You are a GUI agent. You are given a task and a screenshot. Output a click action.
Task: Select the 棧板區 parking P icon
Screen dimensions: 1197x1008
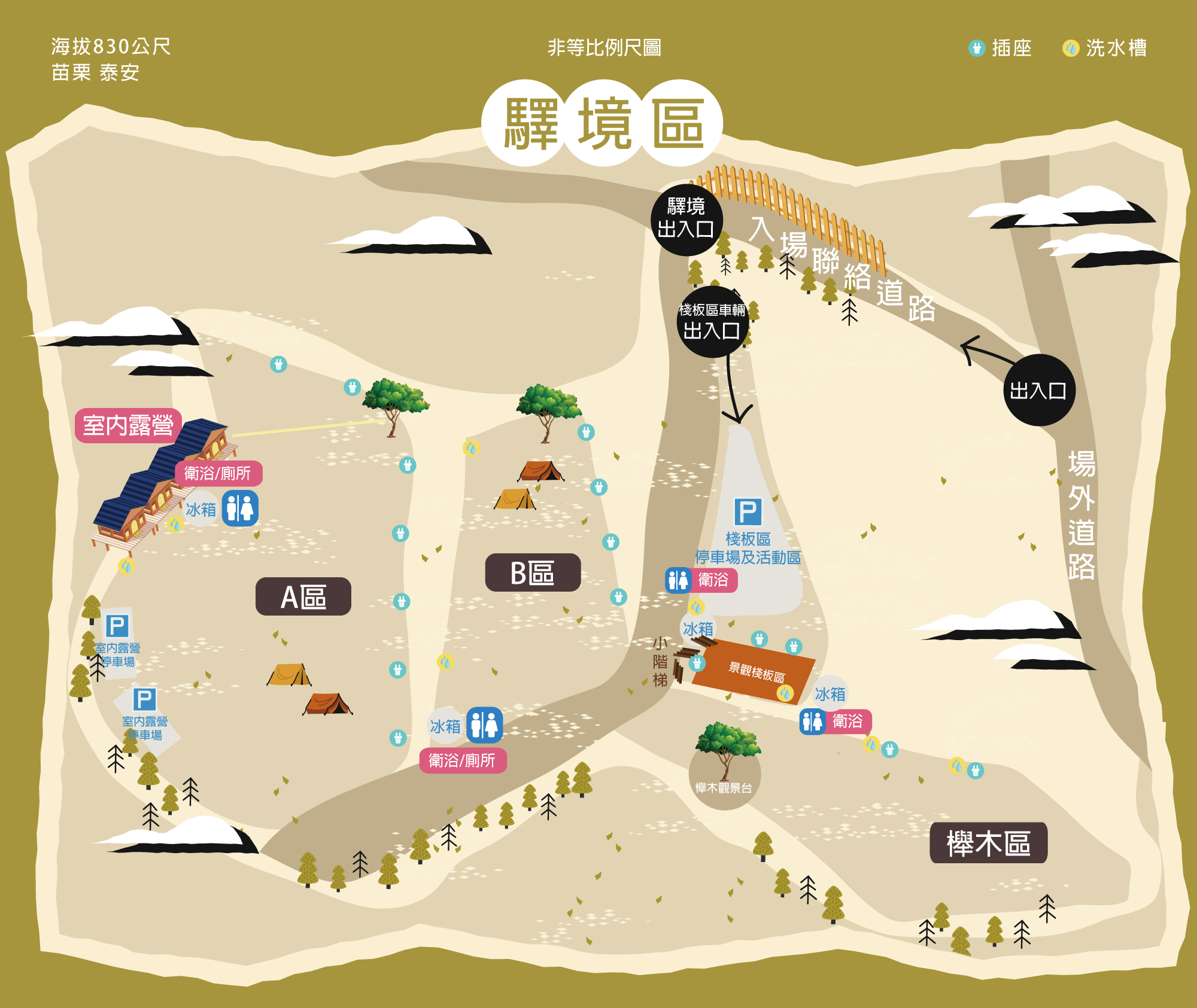point(748,512)
